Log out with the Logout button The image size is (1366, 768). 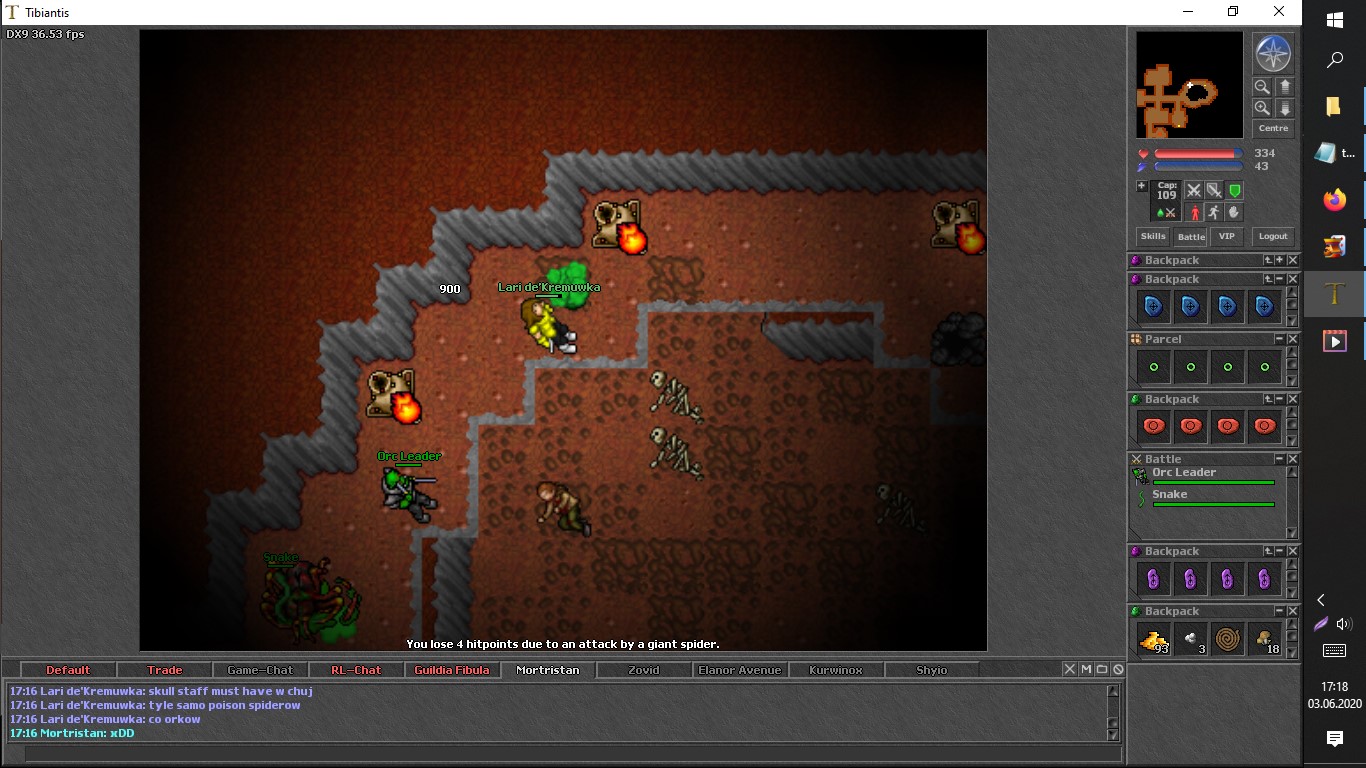1273,237
